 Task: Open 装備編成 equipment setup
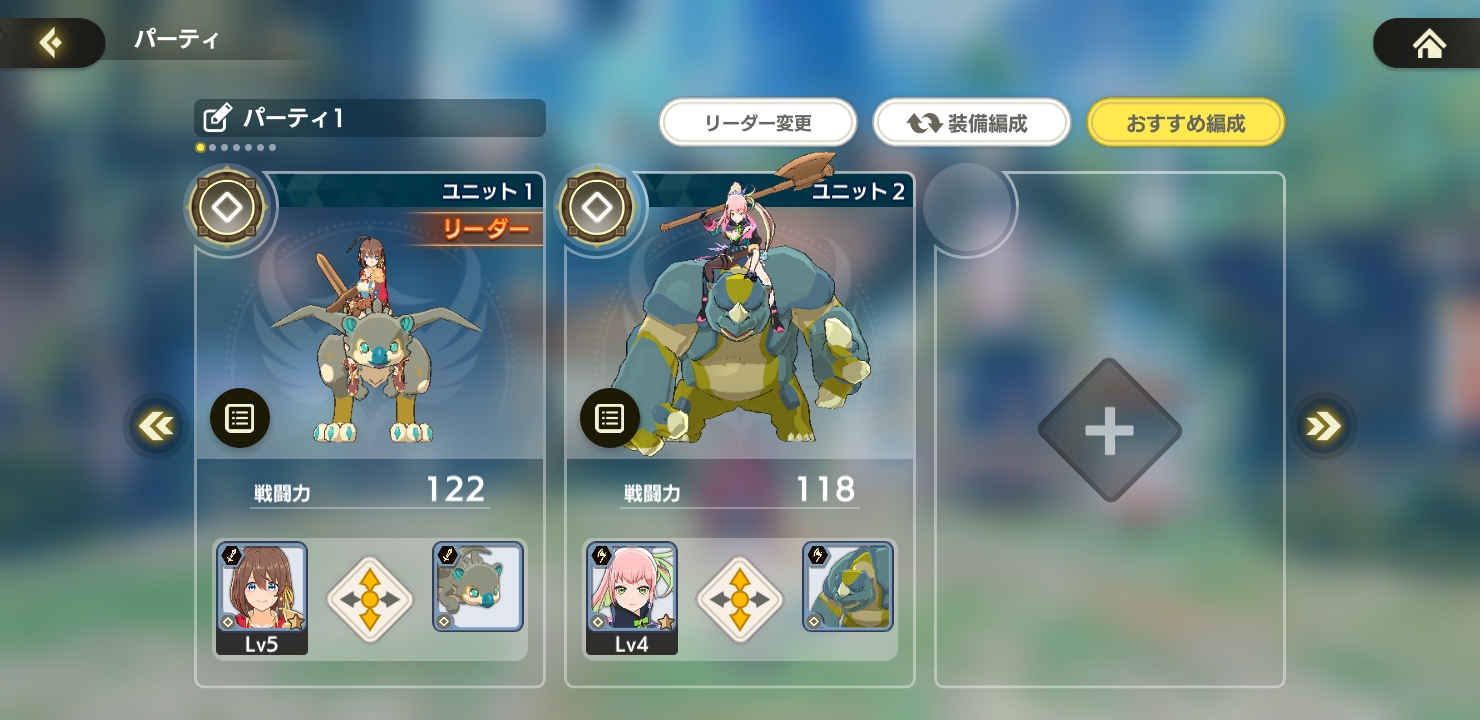tap(971, 124)
